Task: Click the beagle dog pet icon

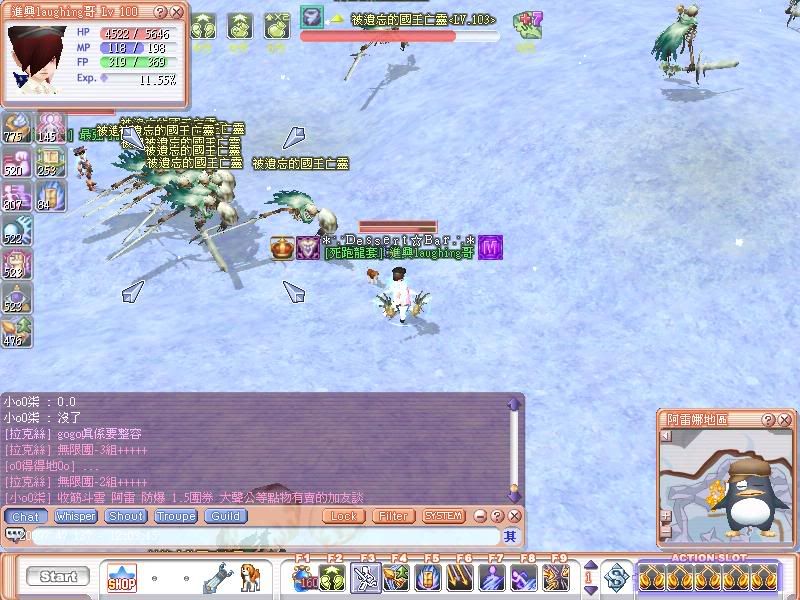Action: (250, 577)
